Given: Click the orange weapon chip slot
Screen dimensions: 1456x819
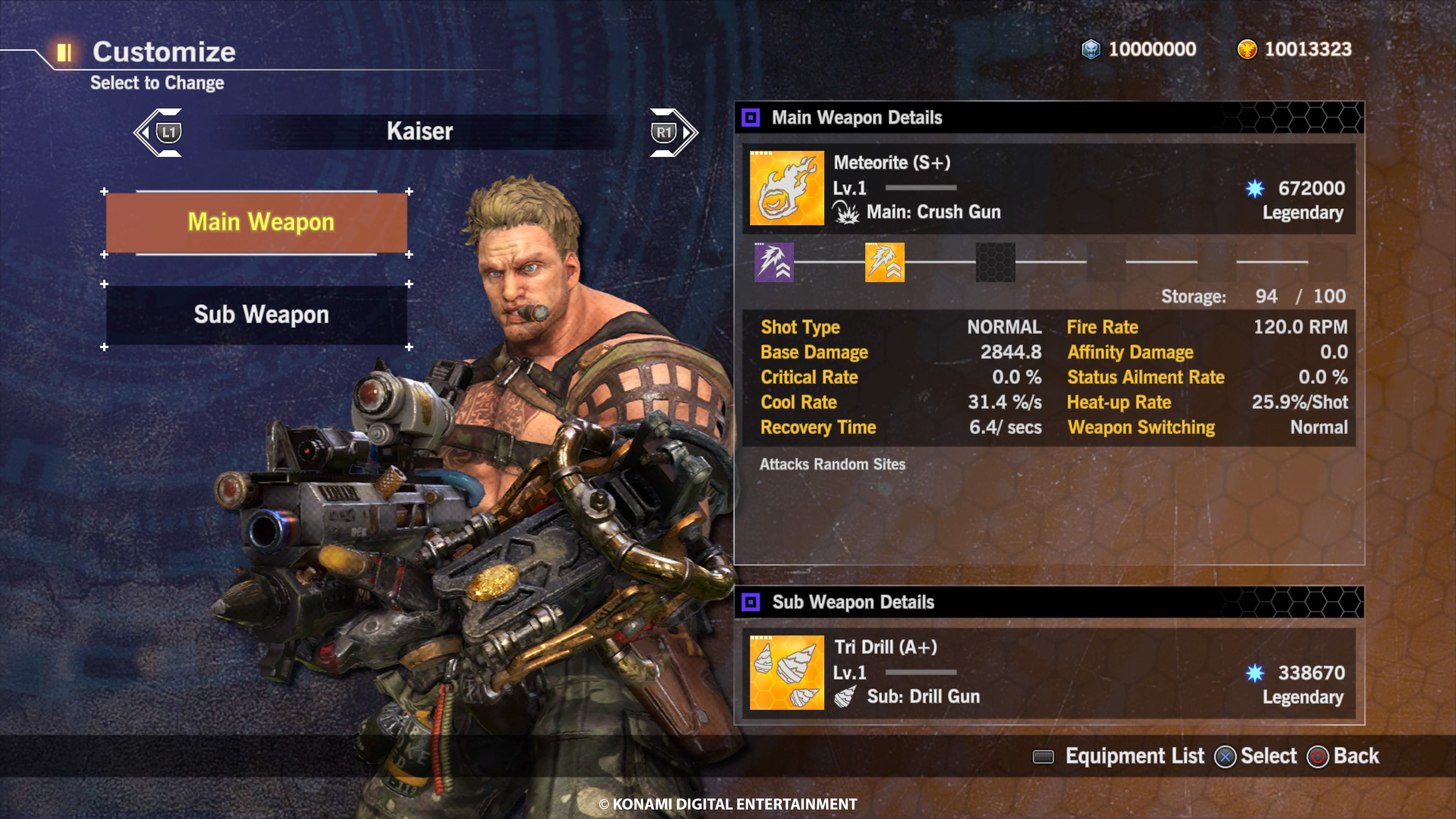Looking at the screenshot, I should (x=885, y=262).
